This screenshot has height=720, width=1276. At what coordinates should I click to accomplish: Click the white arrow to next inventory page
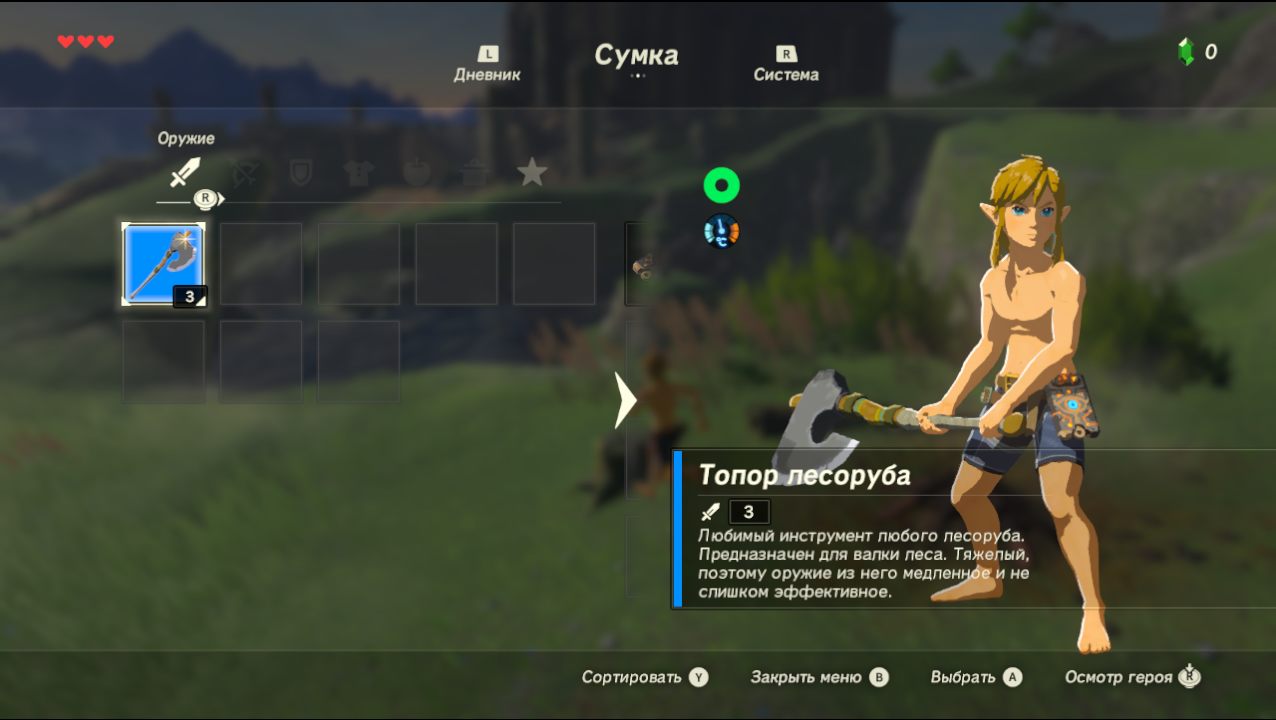tap(626, 400)
